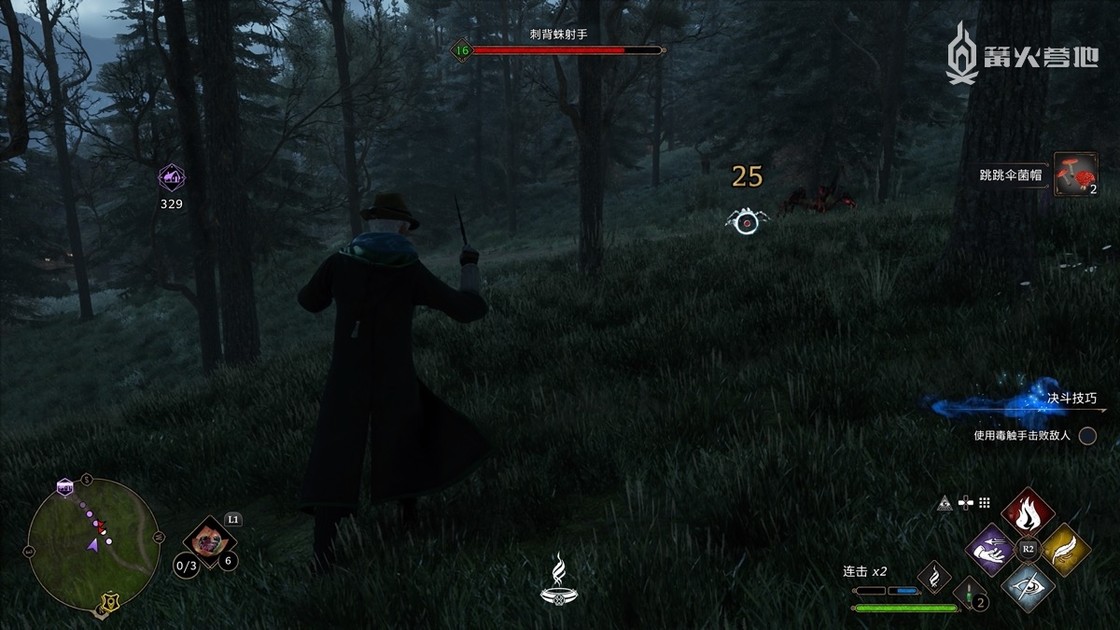This screenshot has height=630, width=1120.
Task: Drink the Wiggenweld healing potion
Action: click(x=969, y=592)
